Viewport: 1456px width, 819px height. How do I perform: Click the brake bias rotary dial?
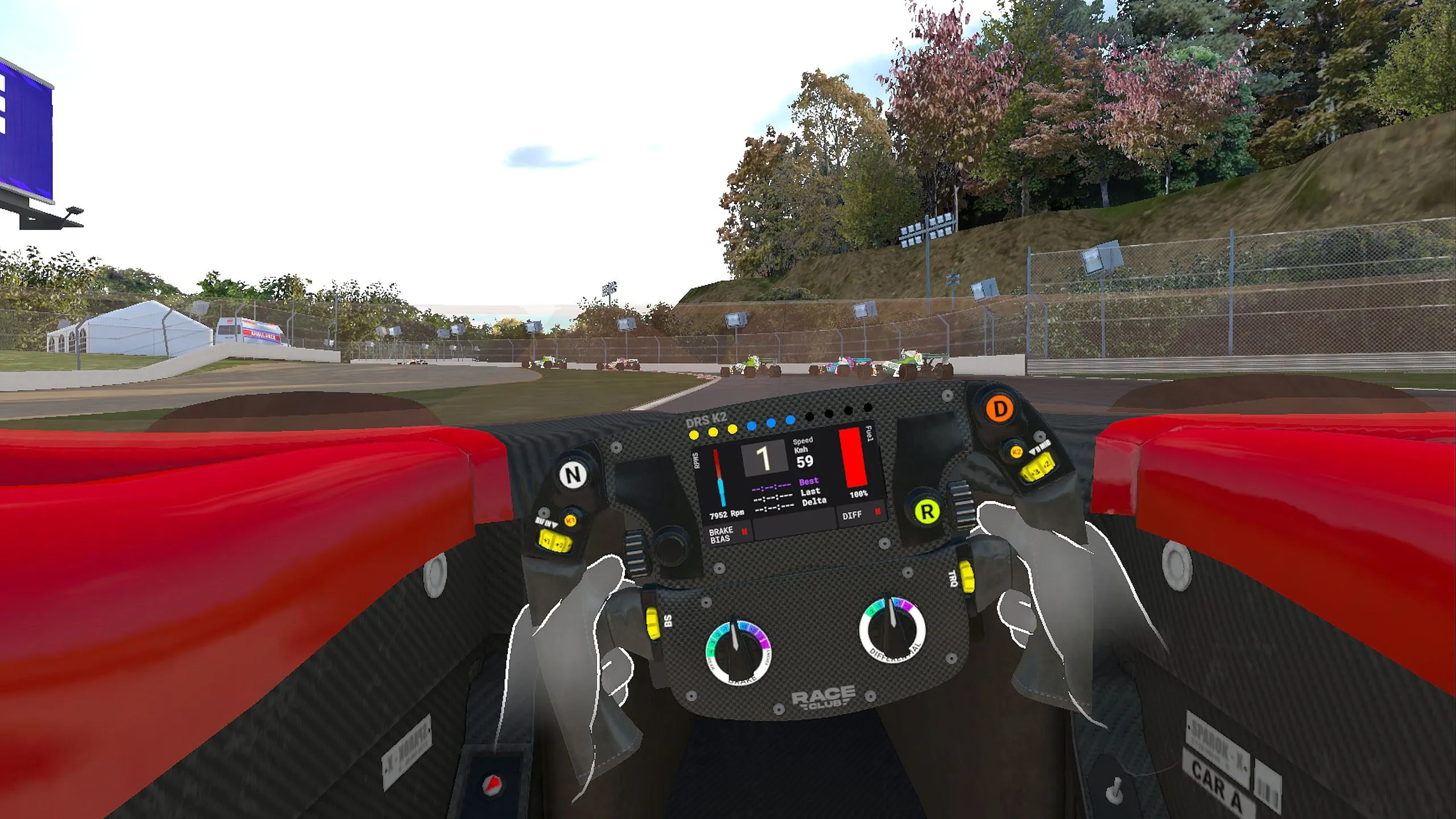(x=737, y=652)
